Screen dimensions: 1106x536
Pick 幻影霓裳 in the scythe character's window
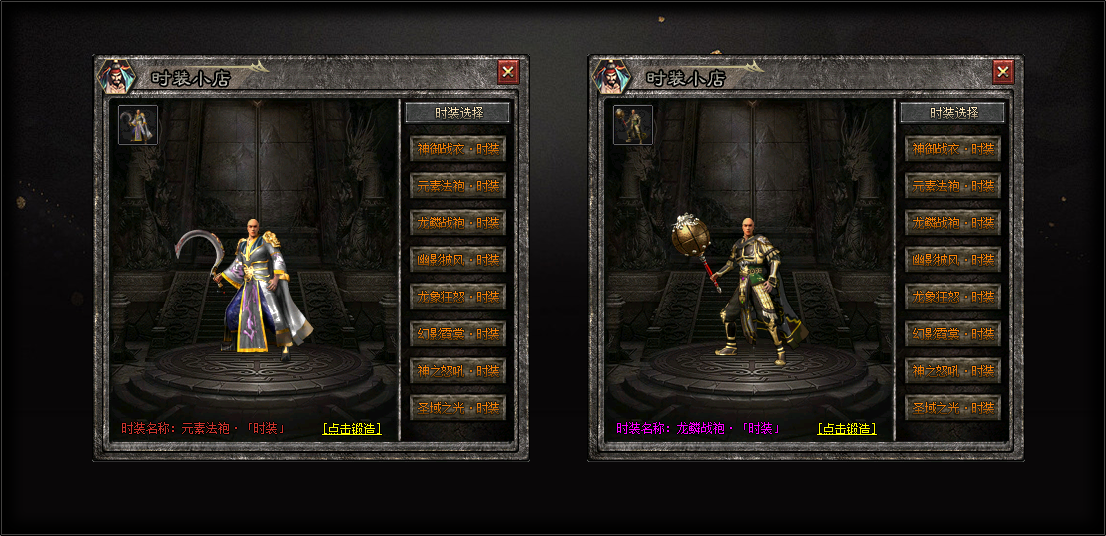[458, 334]
